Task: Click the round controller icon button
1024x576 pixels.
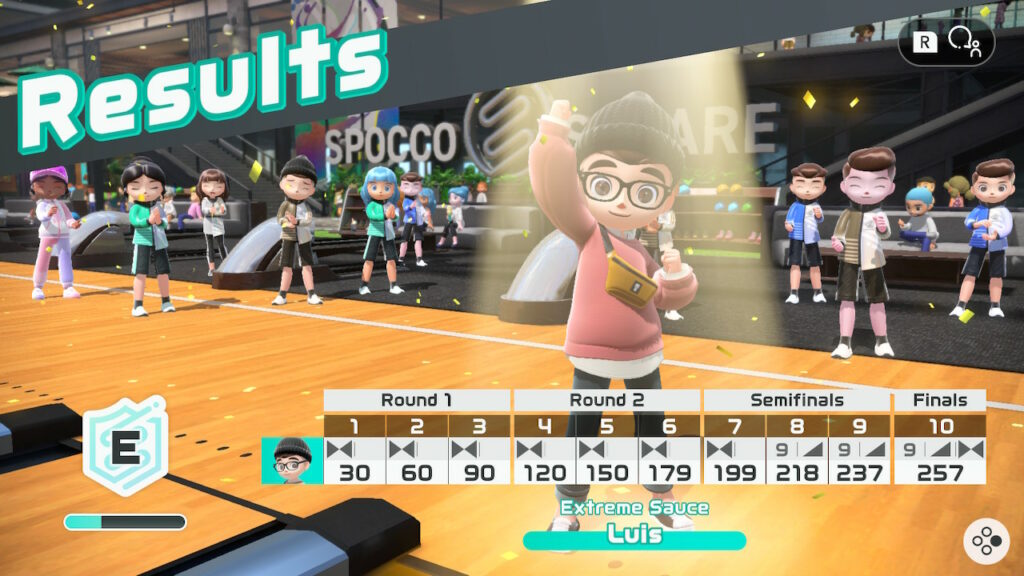Action: coord(985,541)
